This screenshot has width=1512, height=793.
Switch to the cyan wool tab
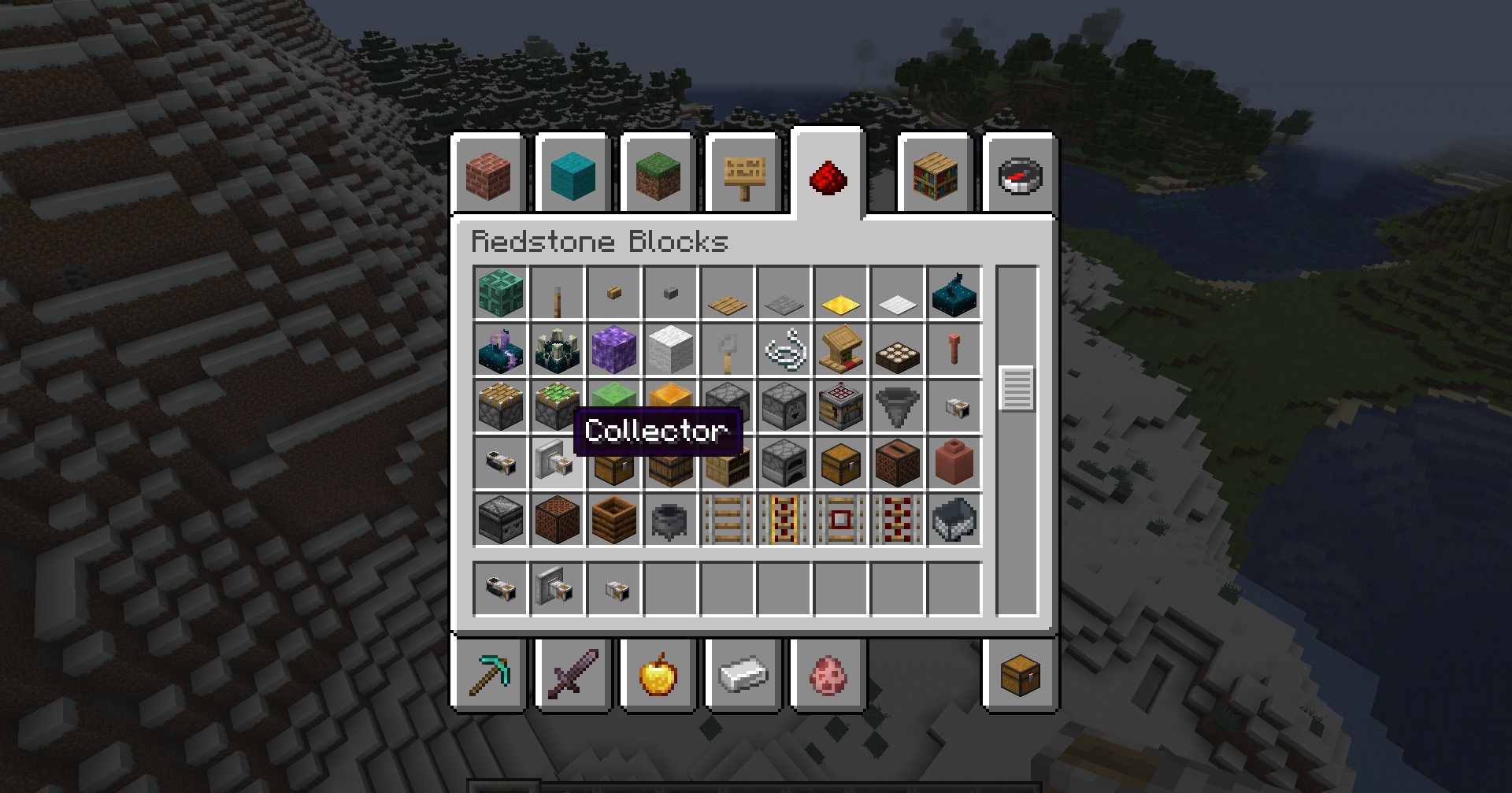573,175
